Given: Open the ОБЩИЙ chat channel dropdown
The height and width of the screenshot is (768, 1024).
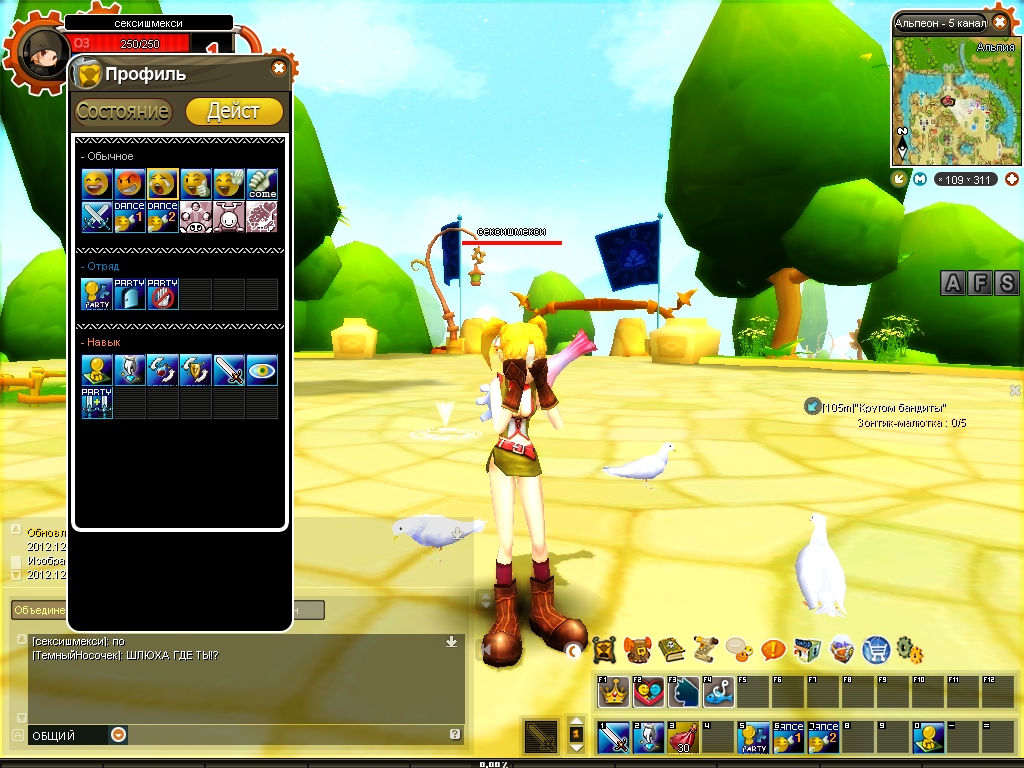Looking at the screenshot, I should coord(119,735).
